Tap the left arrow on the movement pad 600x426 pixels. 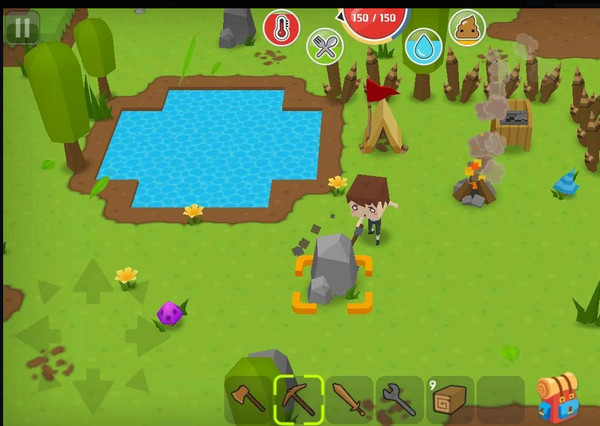[40, 335]
